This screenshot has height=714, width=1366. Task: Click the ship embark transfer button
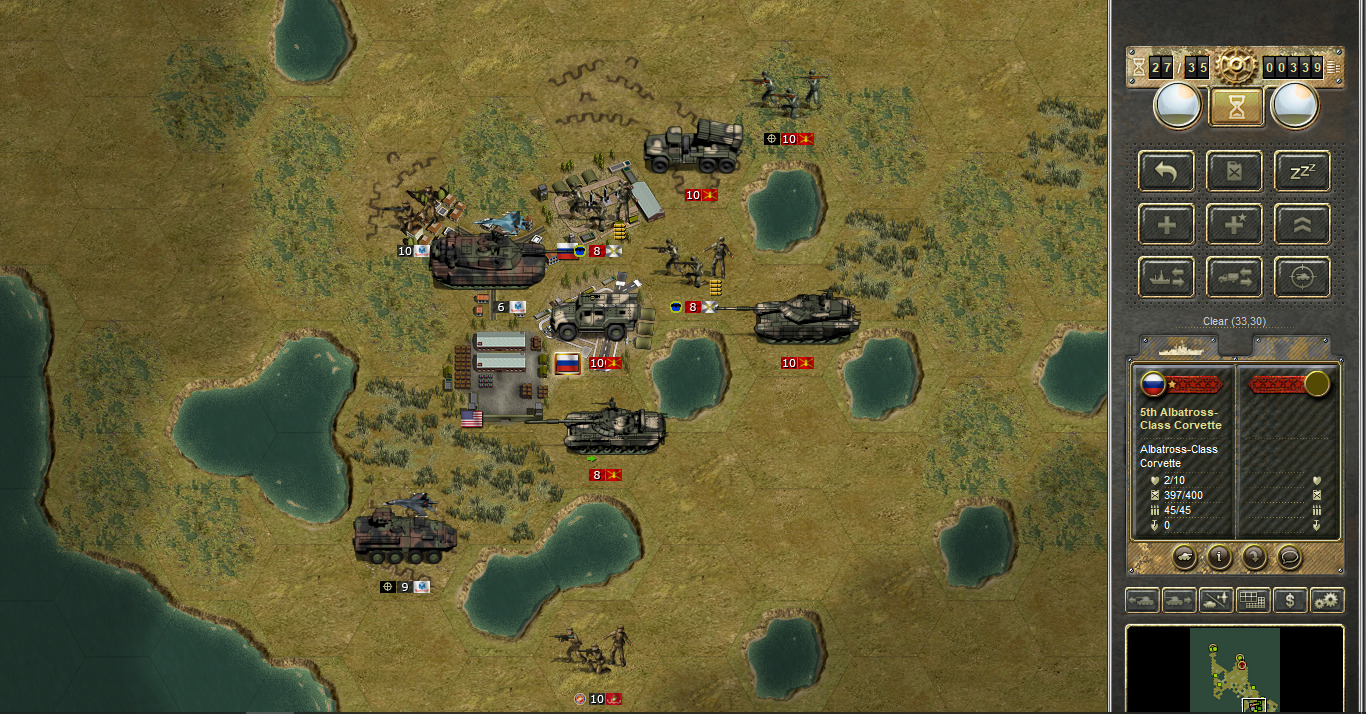point(1166,277)
